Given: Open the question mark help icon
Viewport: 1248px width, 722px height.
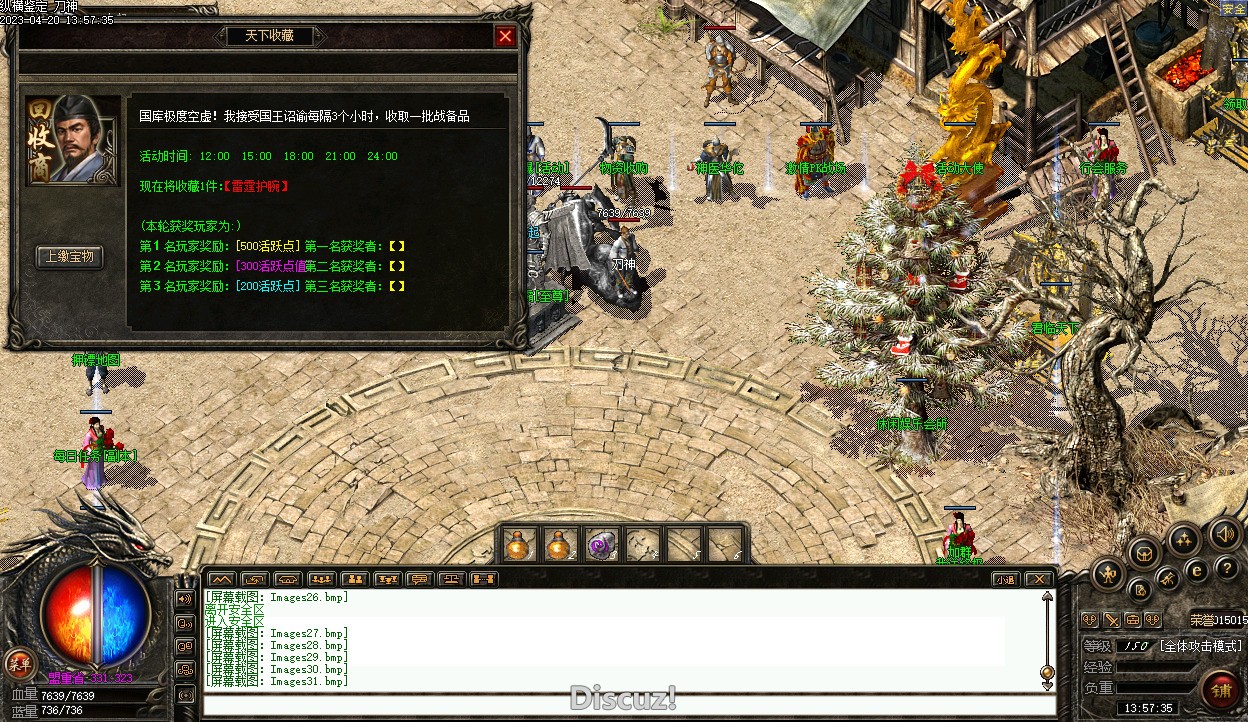Looking at the screenshot, I should [x=1228, y=569].
